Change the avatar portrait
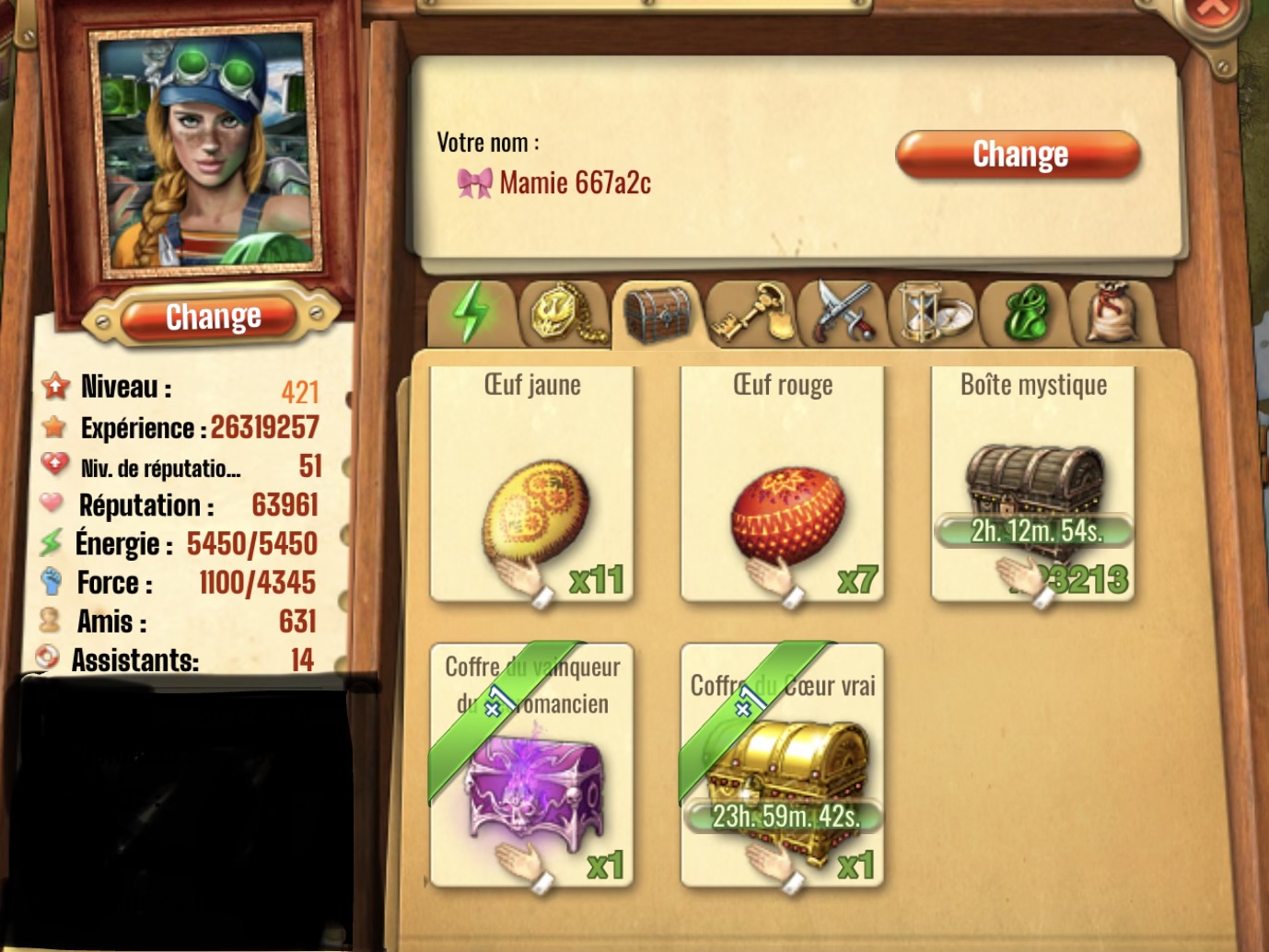The image size is (1269, 952). (x=213, y=318)
